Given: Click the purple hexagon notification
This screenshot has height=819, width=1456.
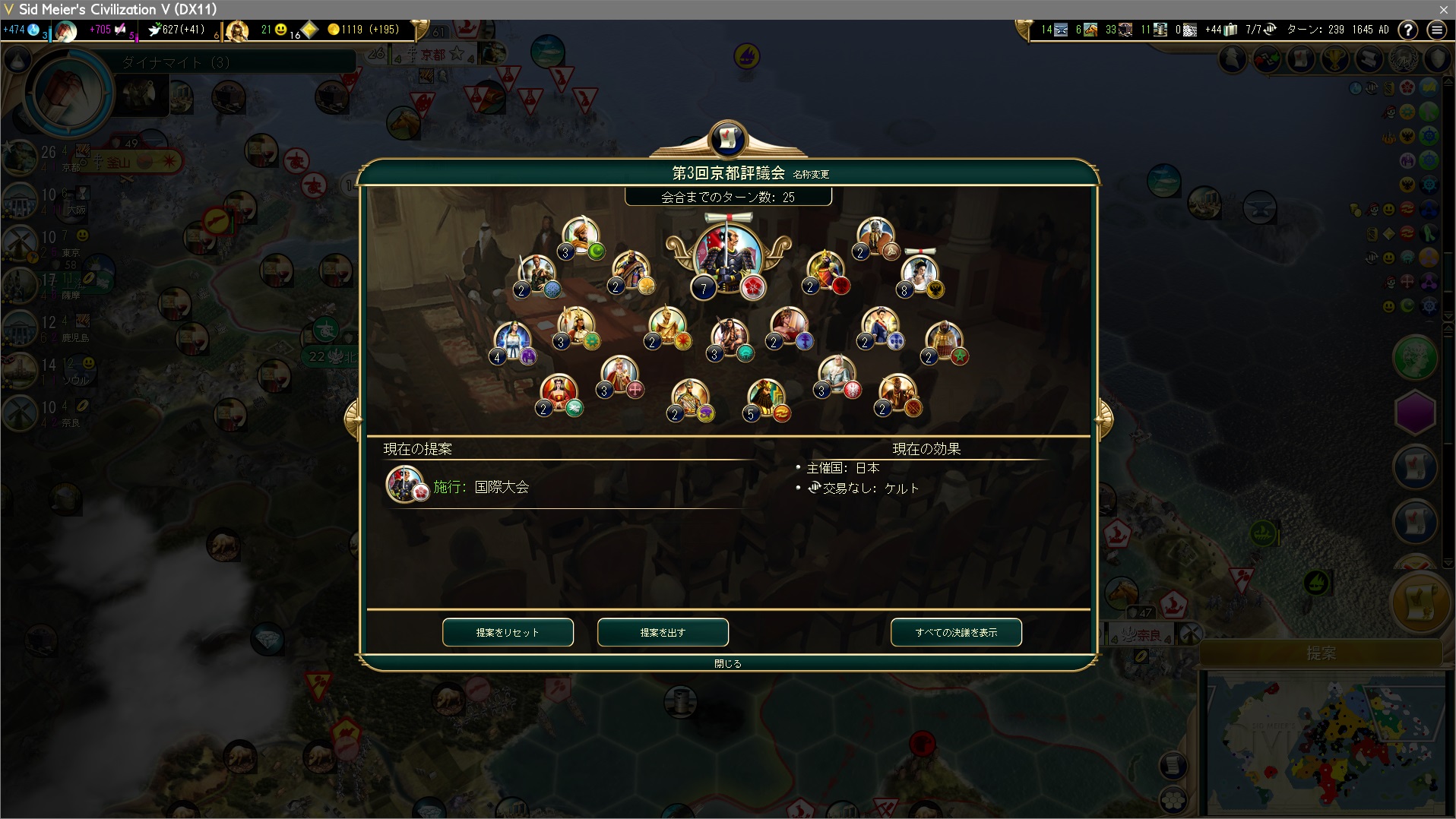Looking at the screenshot, I should (x=1415, y=413).
